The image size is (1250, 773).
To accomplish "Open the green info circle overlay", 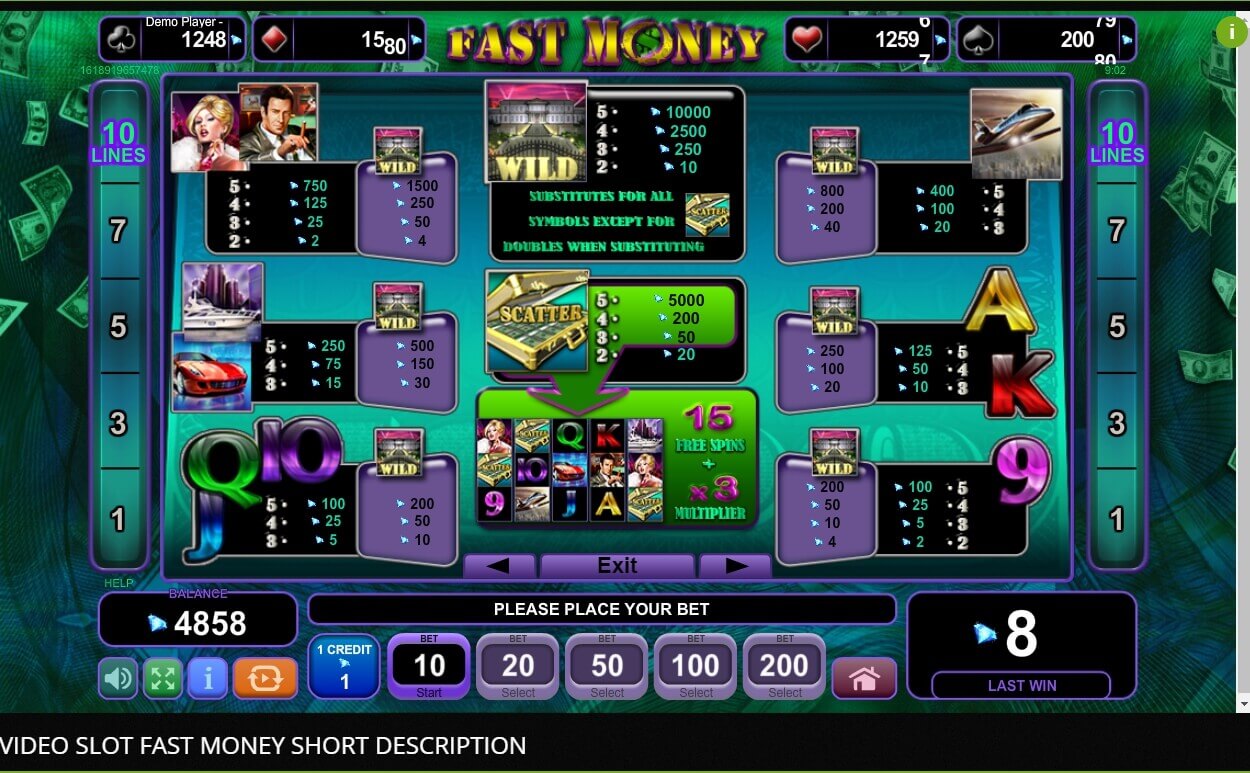I will pyautogui.click(x=1231, y=32).
